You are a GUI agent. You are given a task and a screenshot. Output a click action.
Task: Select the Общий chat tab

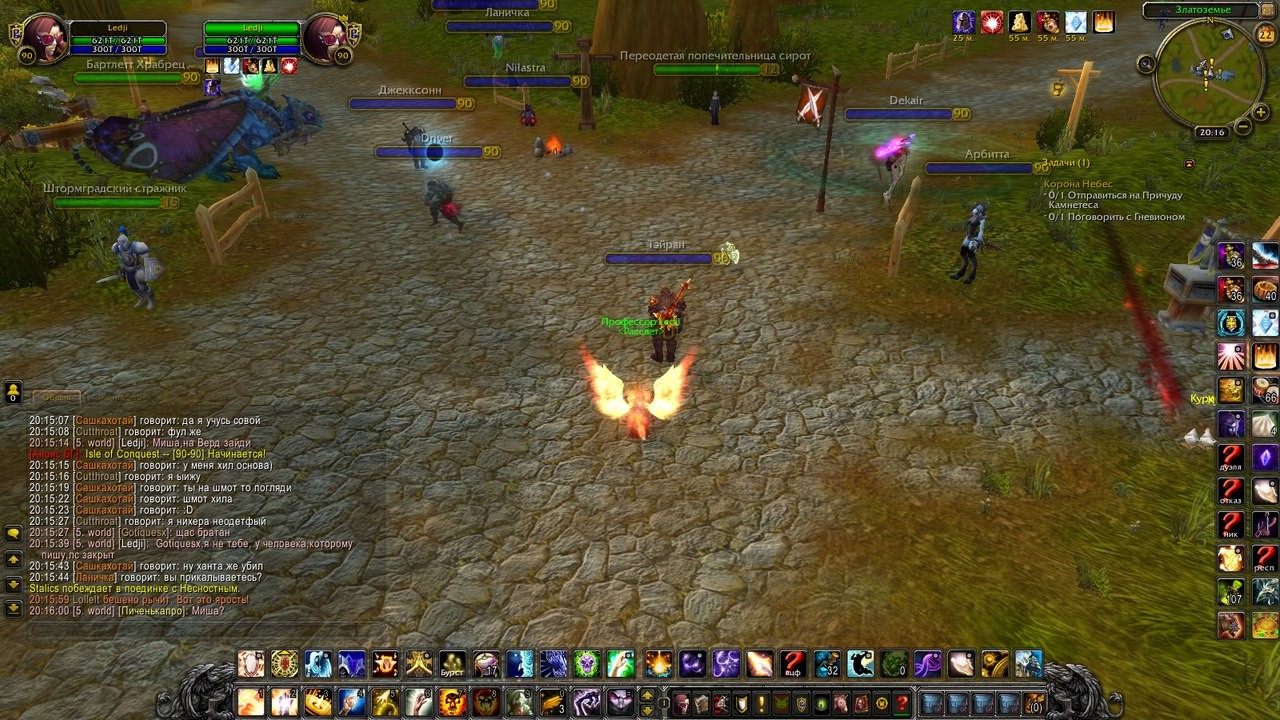tap(55, 397)
